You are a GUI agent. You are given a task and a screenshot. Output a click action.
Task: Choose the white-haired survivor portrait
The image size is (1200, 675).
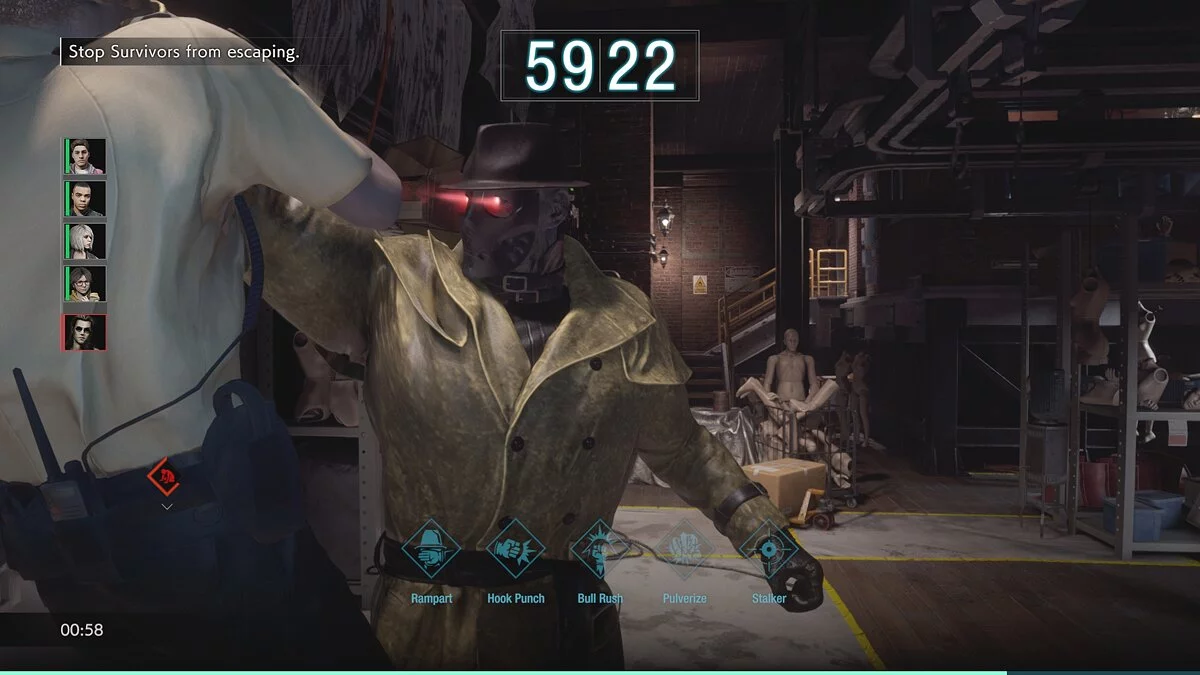click(x=86, y=242)
